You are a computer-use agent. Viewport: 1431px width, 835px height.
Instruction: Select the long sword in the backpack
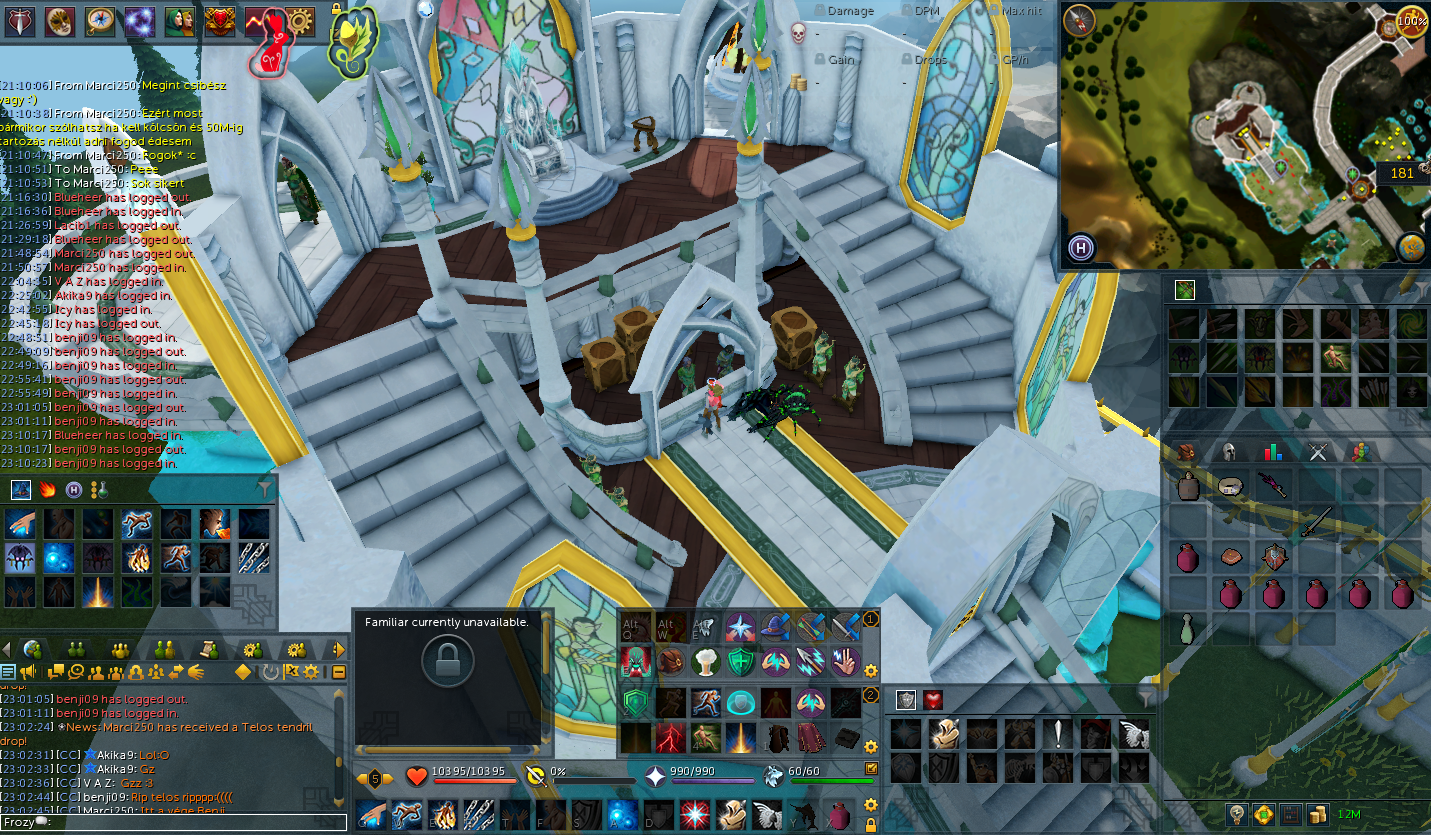1316,521
